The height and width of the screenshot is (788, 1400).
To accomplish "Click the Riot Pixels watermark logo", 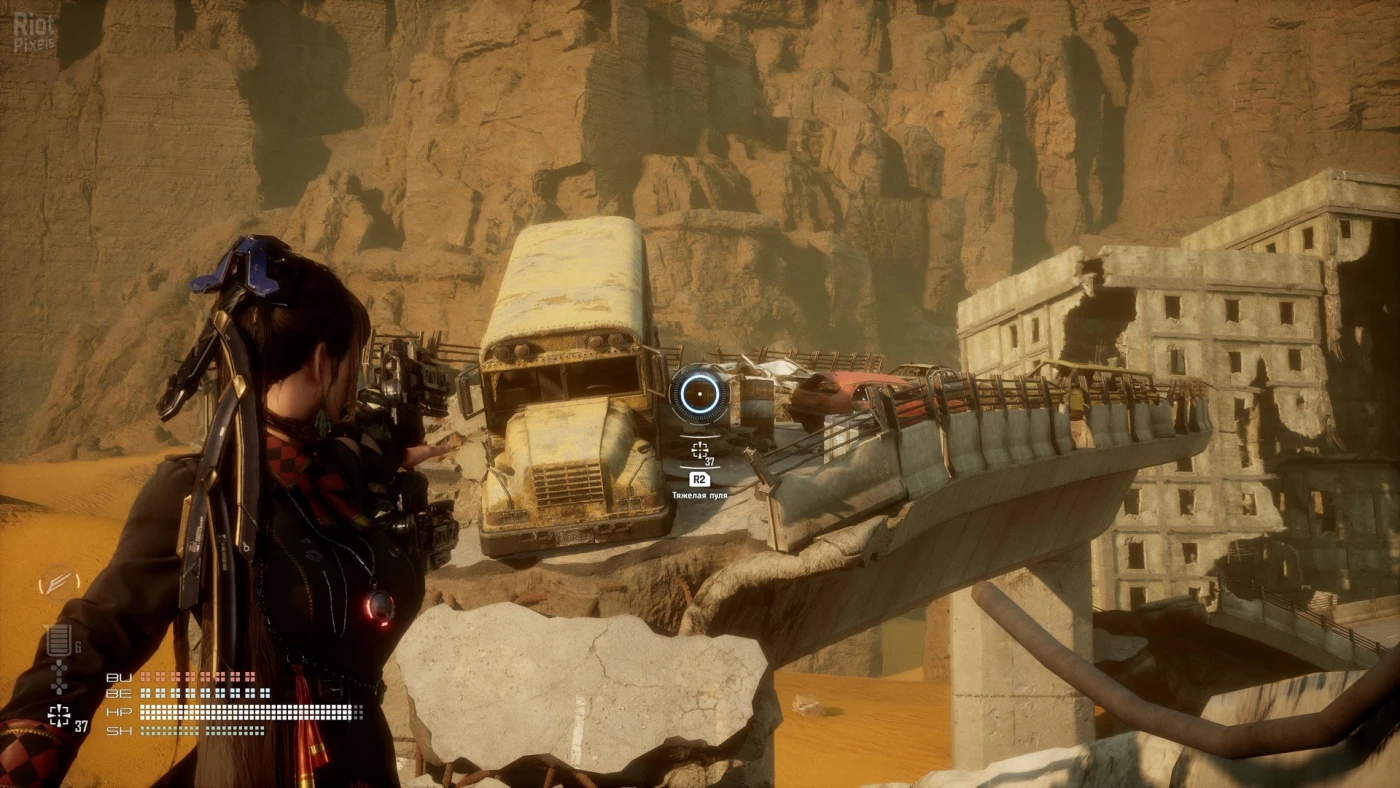I will (34, 31).
